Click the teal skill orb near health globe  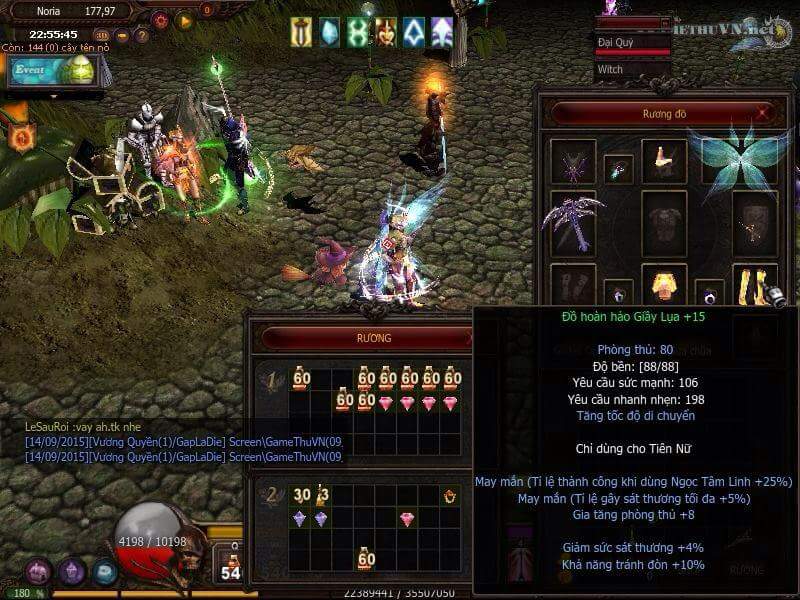click(x=104, y=571)
